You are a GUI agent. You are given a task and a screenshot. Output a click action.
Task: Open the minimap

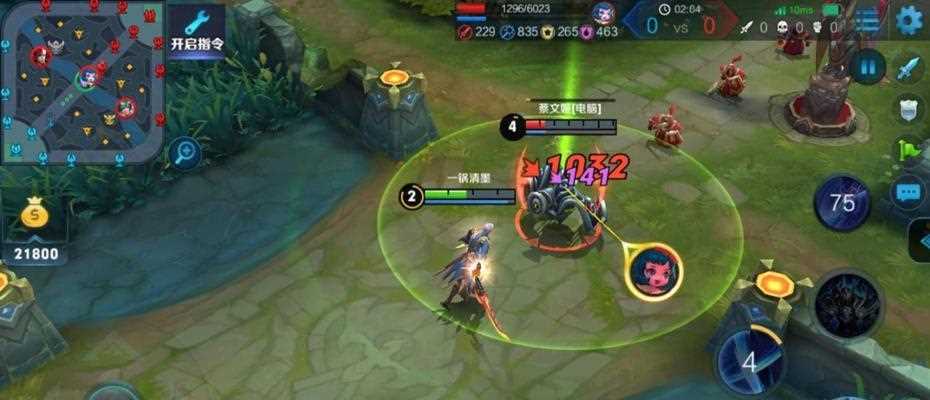(x=82, y=80)
